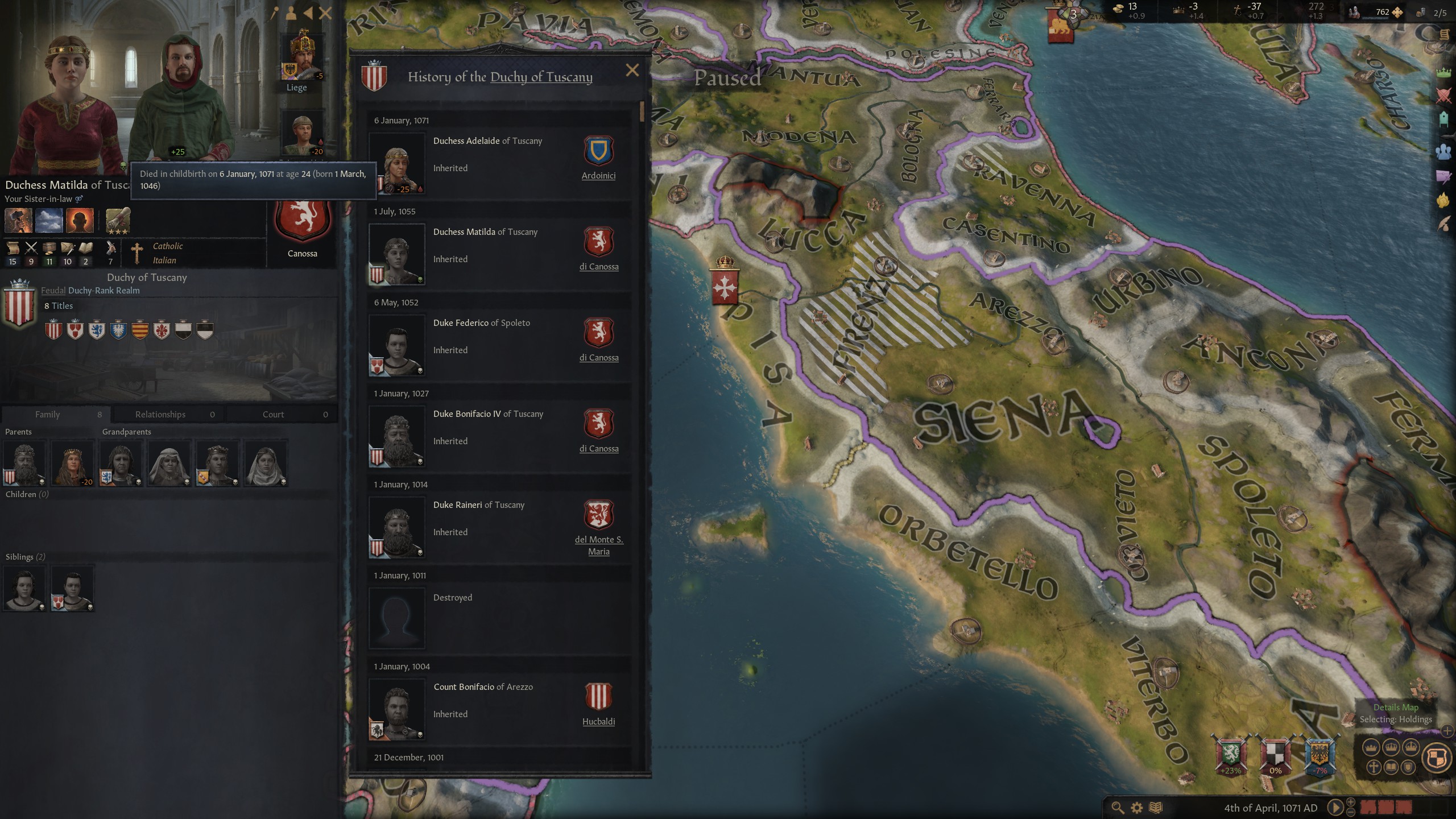Open the game settings gear
1456x819 pixels.
(x=1137, y=808)
